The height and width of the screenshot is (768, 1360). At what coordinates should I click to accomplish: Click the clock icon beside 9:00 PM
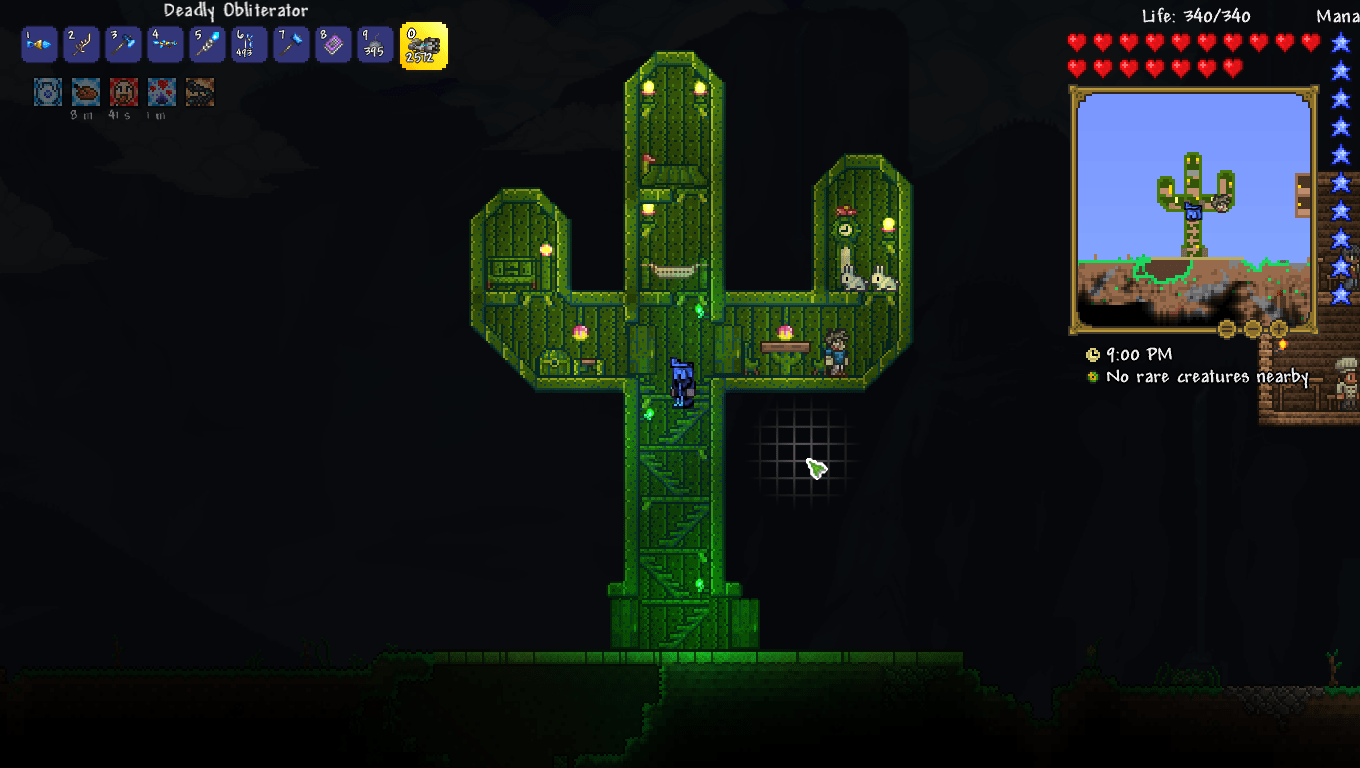click(x=1091, y=354)
